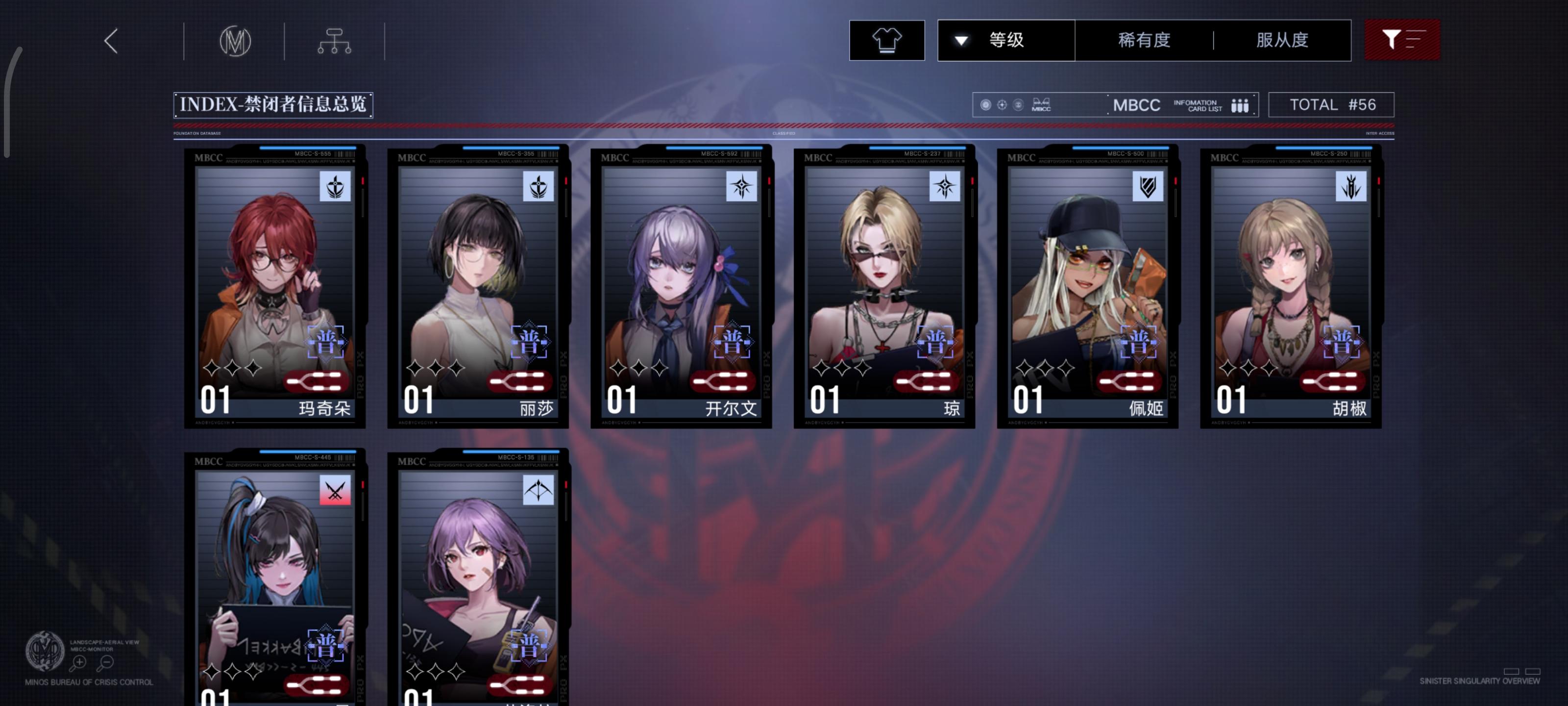Click the back chevron arrow
The width and height of the screenshot is (1568, 706).
click(x=110, y=41)
